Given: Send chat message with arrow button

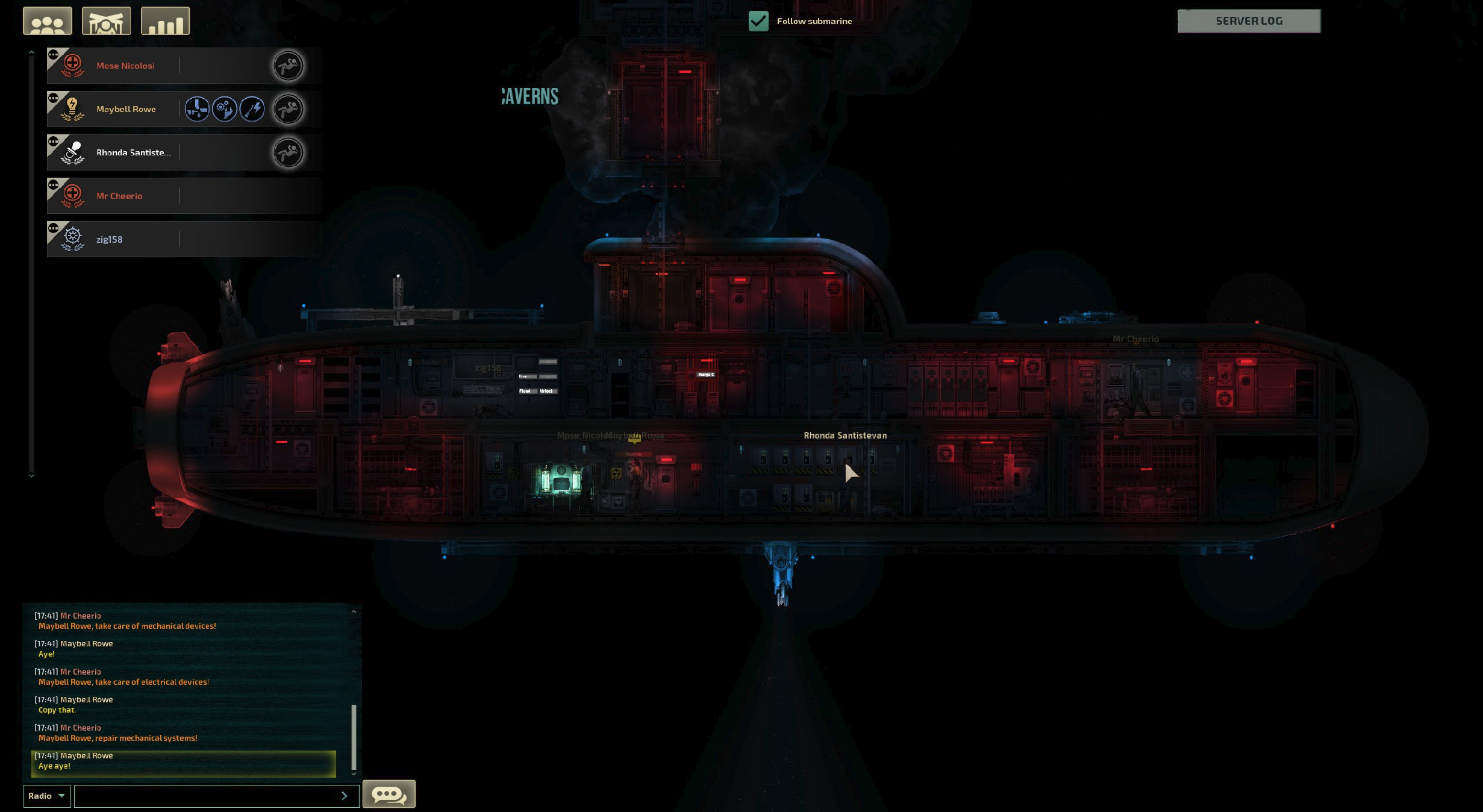Looking at the screenshot, I should point(345,796).
